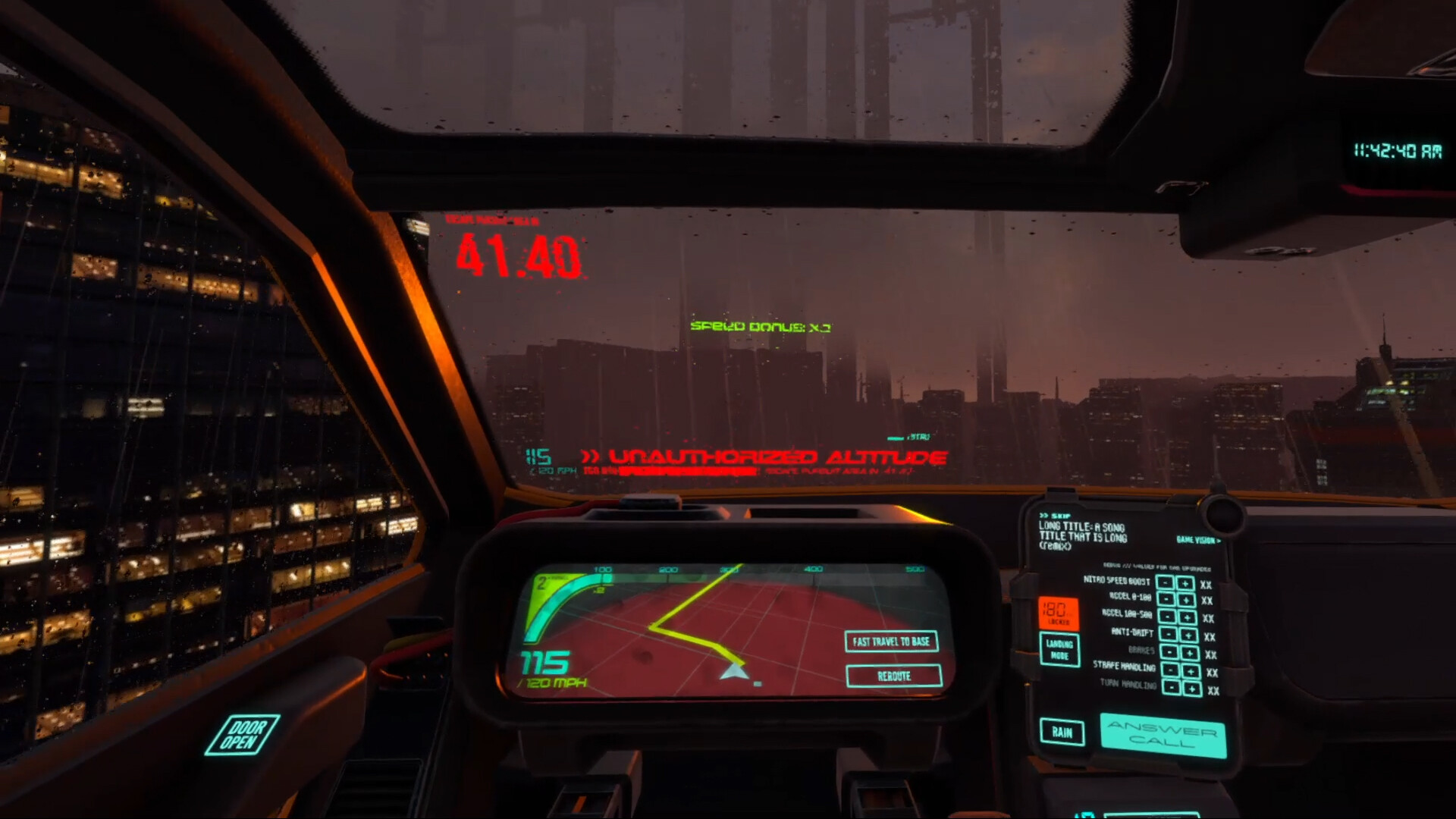Click the "-" icon for Turn Handling
The image size is (1456, 819).
click(1172, 687)
